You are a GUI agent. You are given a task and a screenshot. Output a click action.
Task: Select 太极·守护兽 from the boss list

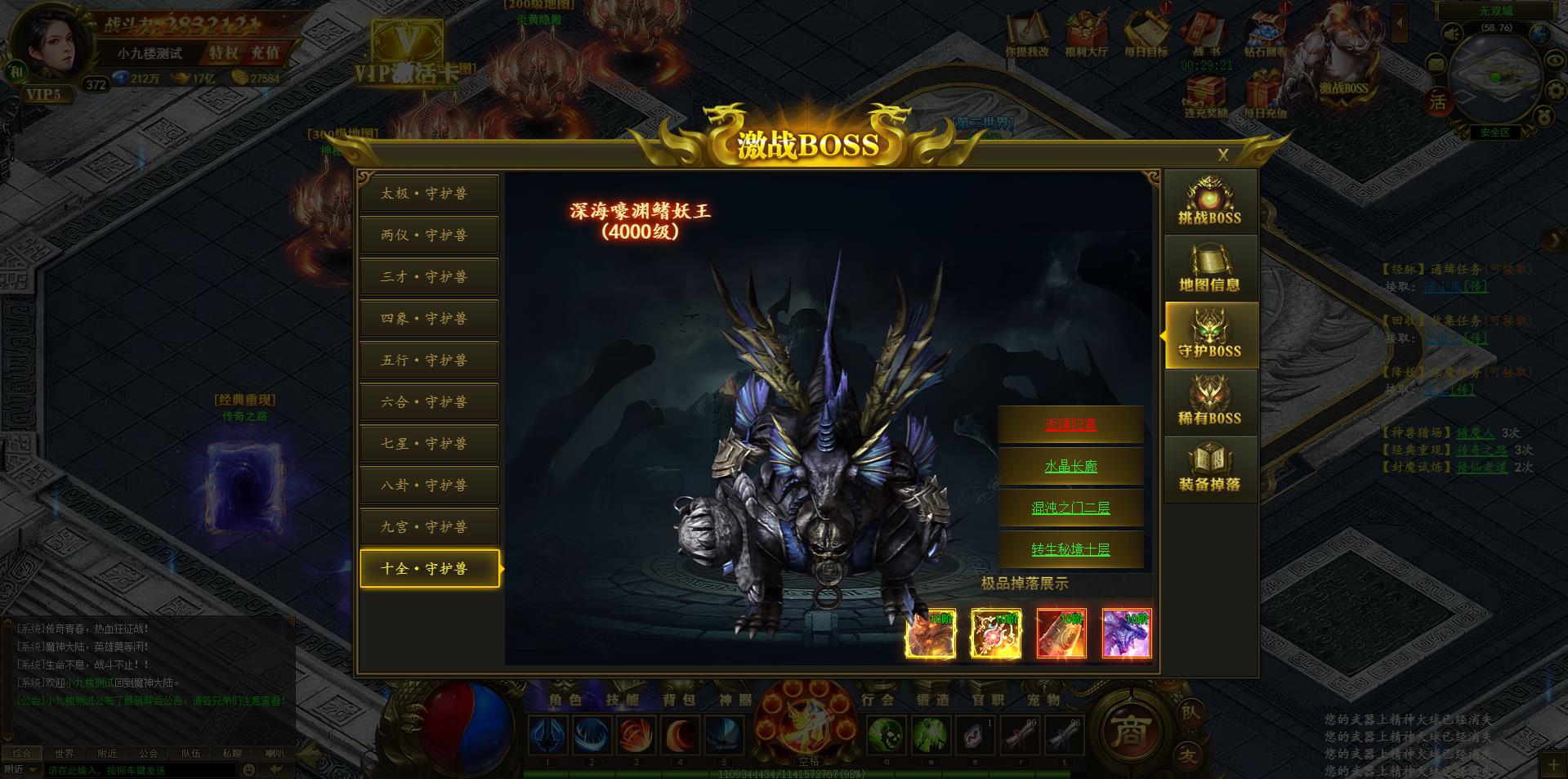pyautogui.click(x=428, y=194)
